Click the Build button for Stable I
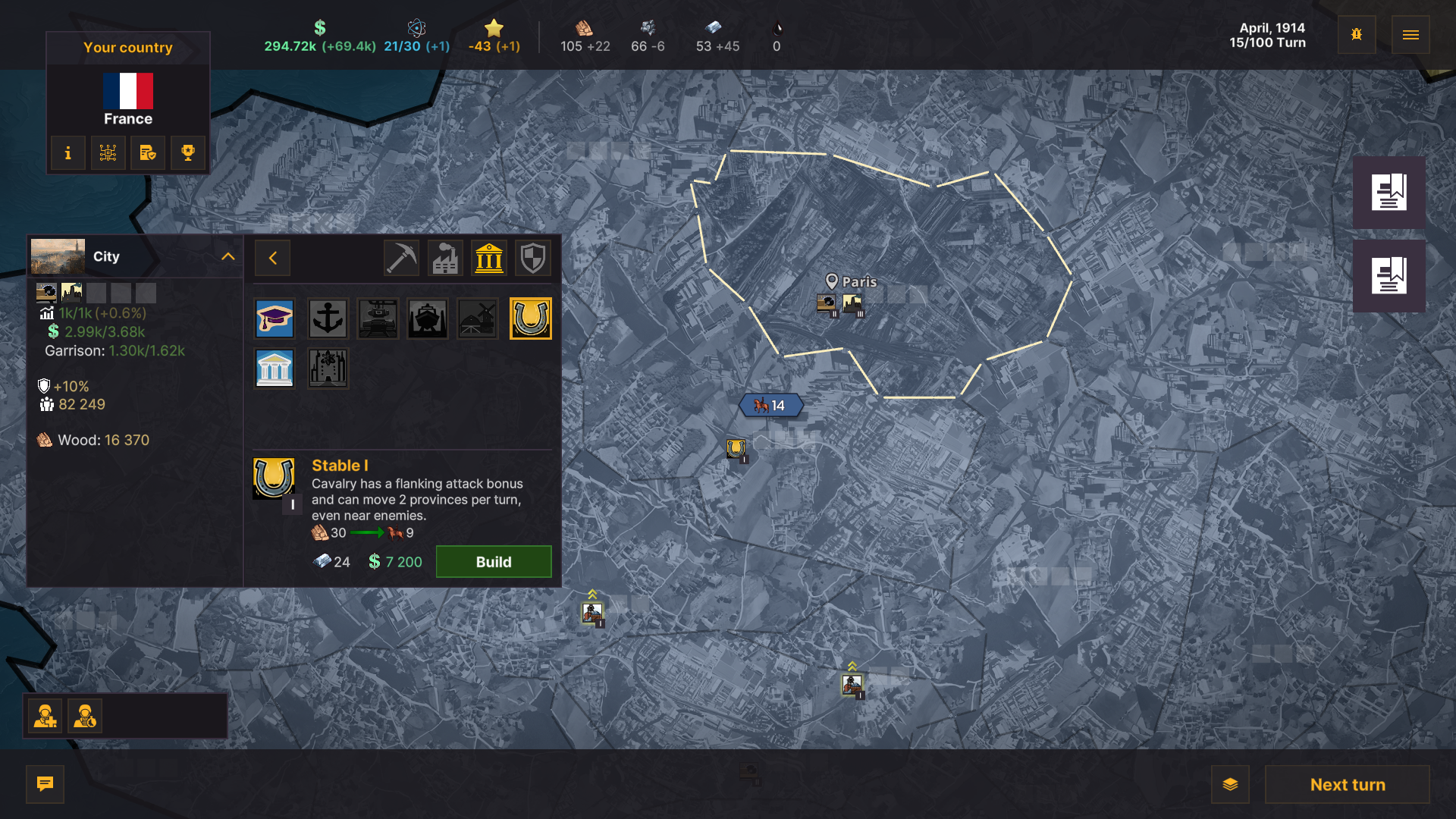The height and width of the screenshot is (819, 1456). pyautogui.click(x=493, y=561)
